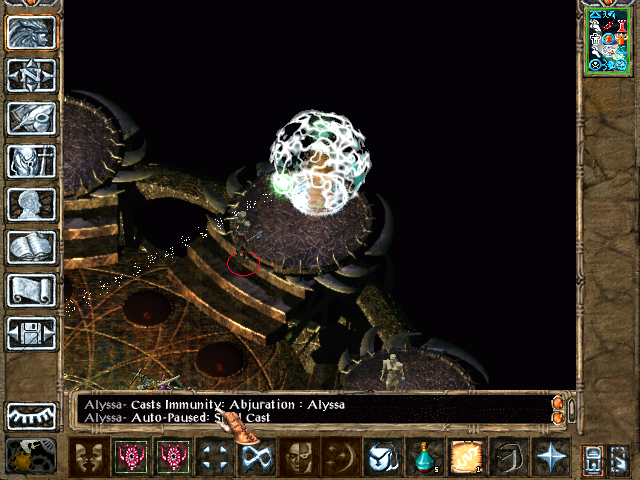
Task: Show the character record sheet
Action: (x=31, y=204)
